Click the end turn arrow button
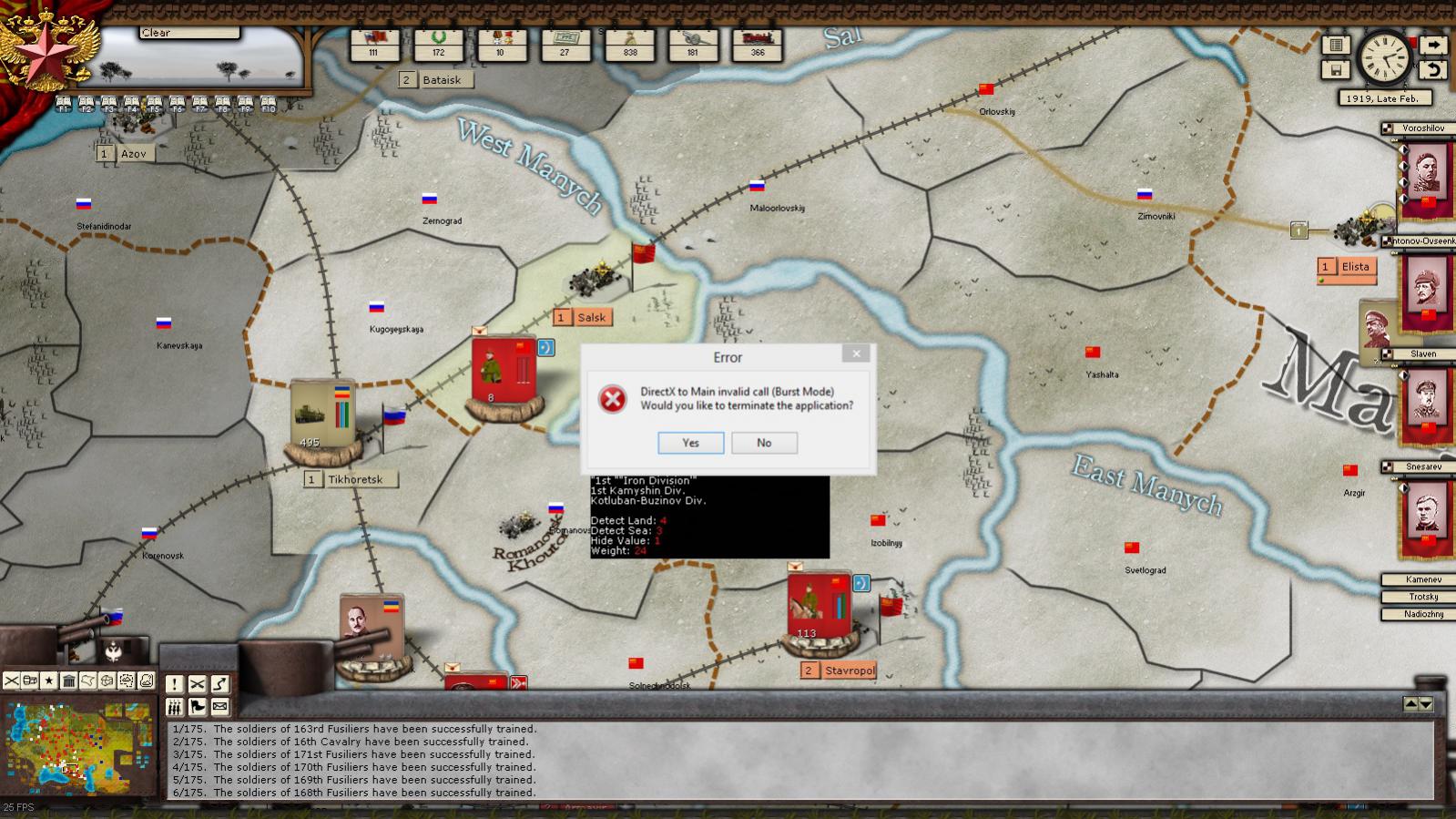The height and width of the screenshot is (819, 1456). tap(1432, 45)
